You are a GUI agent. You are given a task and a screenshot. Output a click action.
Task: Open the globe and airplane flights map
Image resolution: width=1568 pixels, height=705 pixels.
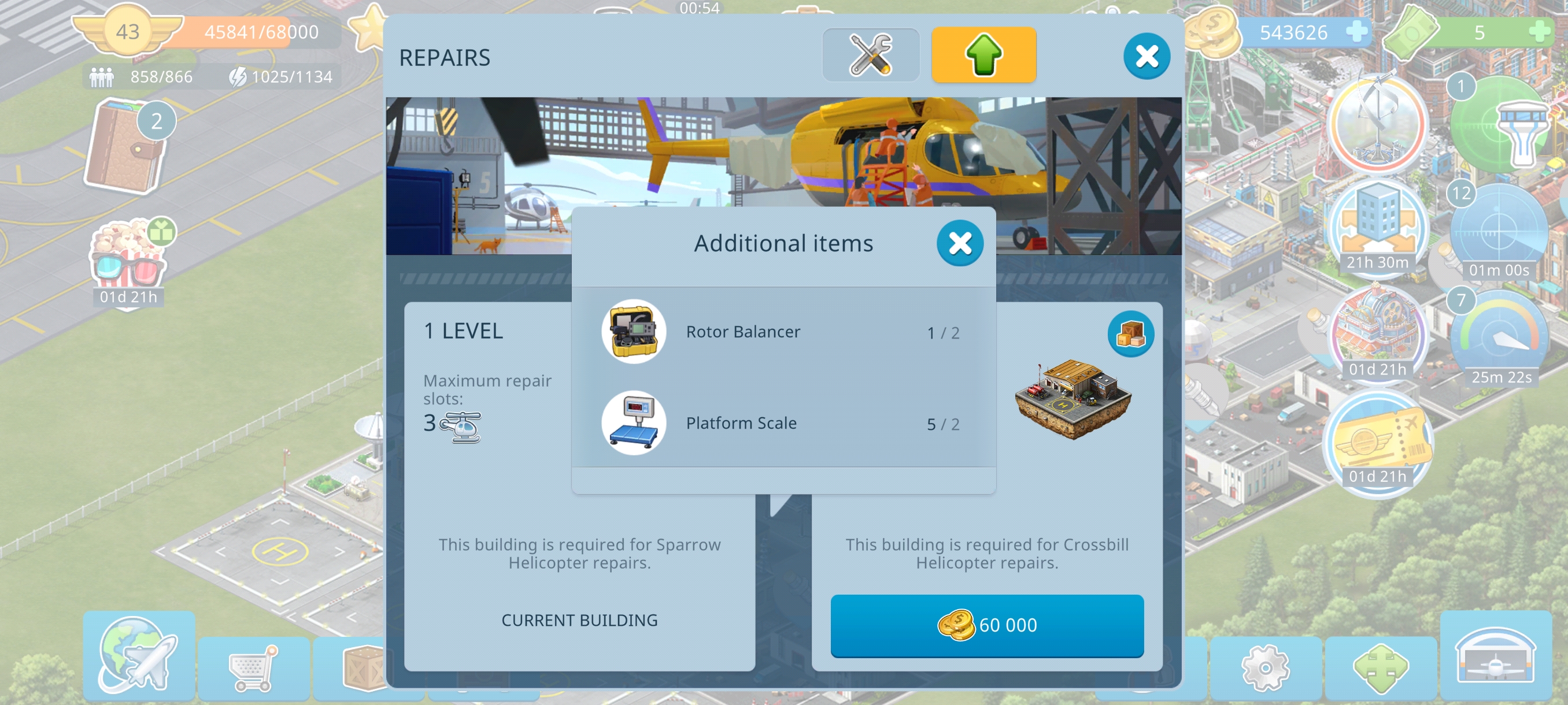click(139, 655)
